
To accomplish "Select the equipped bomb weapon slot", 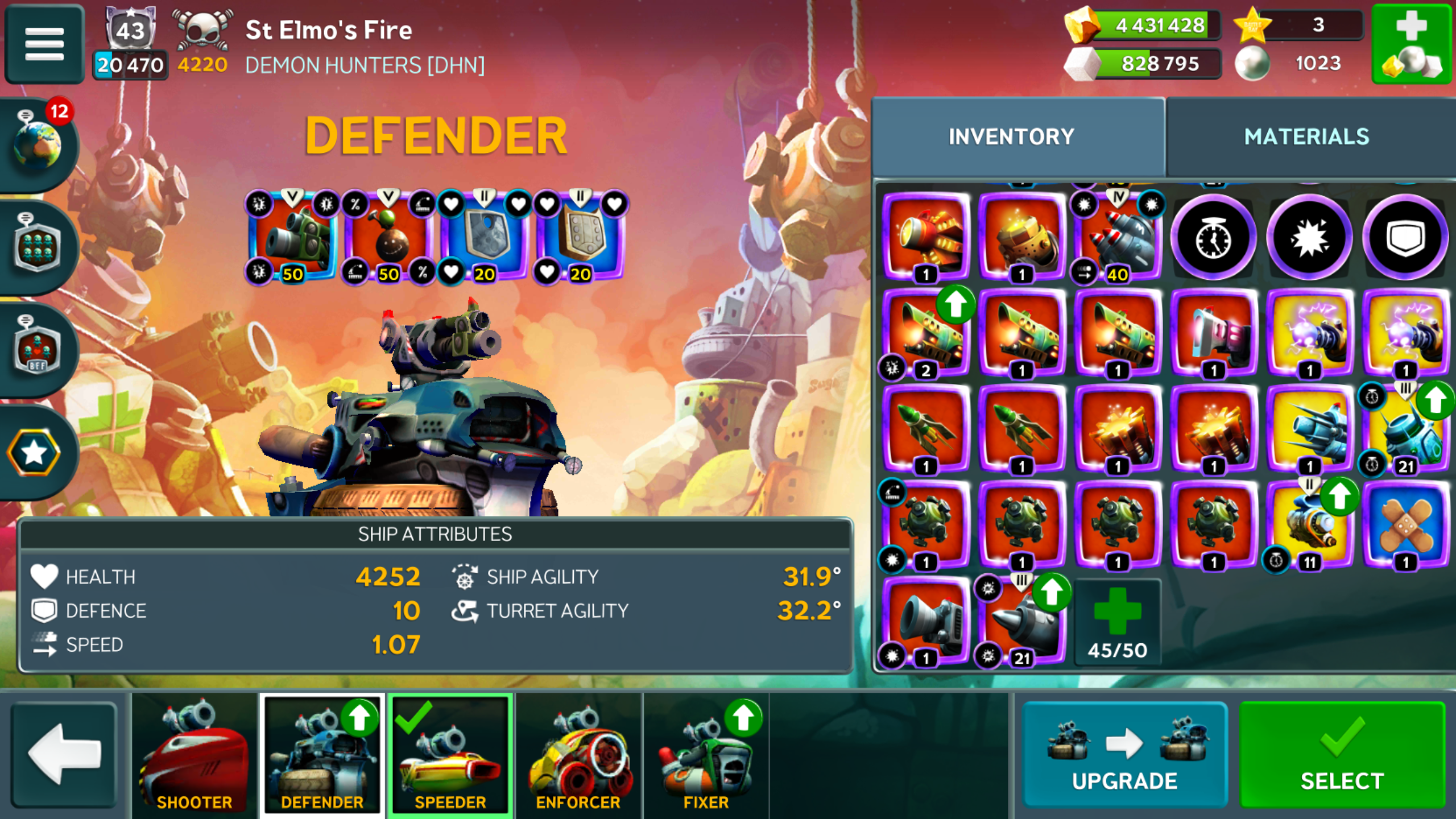I will click(x=388, y=237).
